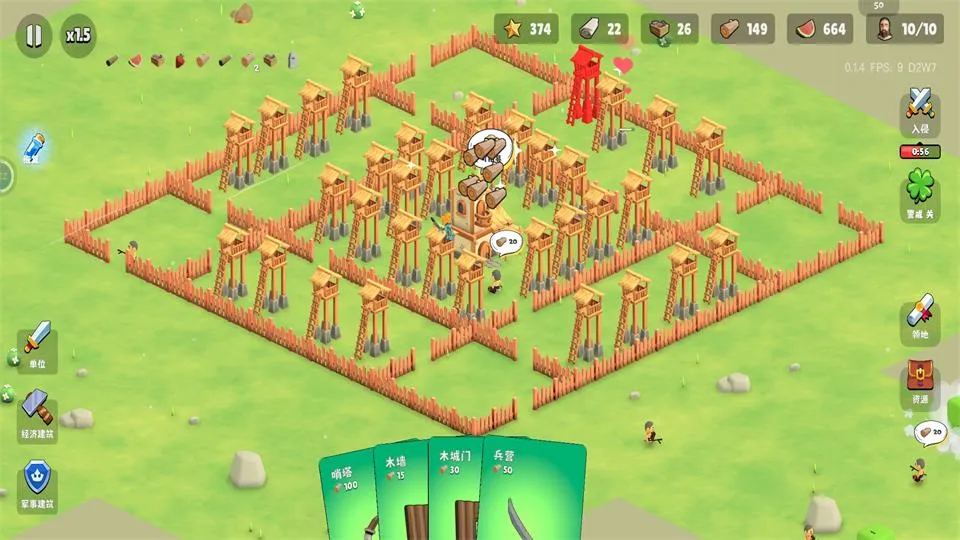Open the 经济建筑 economy buildings category

coord(38,415)
